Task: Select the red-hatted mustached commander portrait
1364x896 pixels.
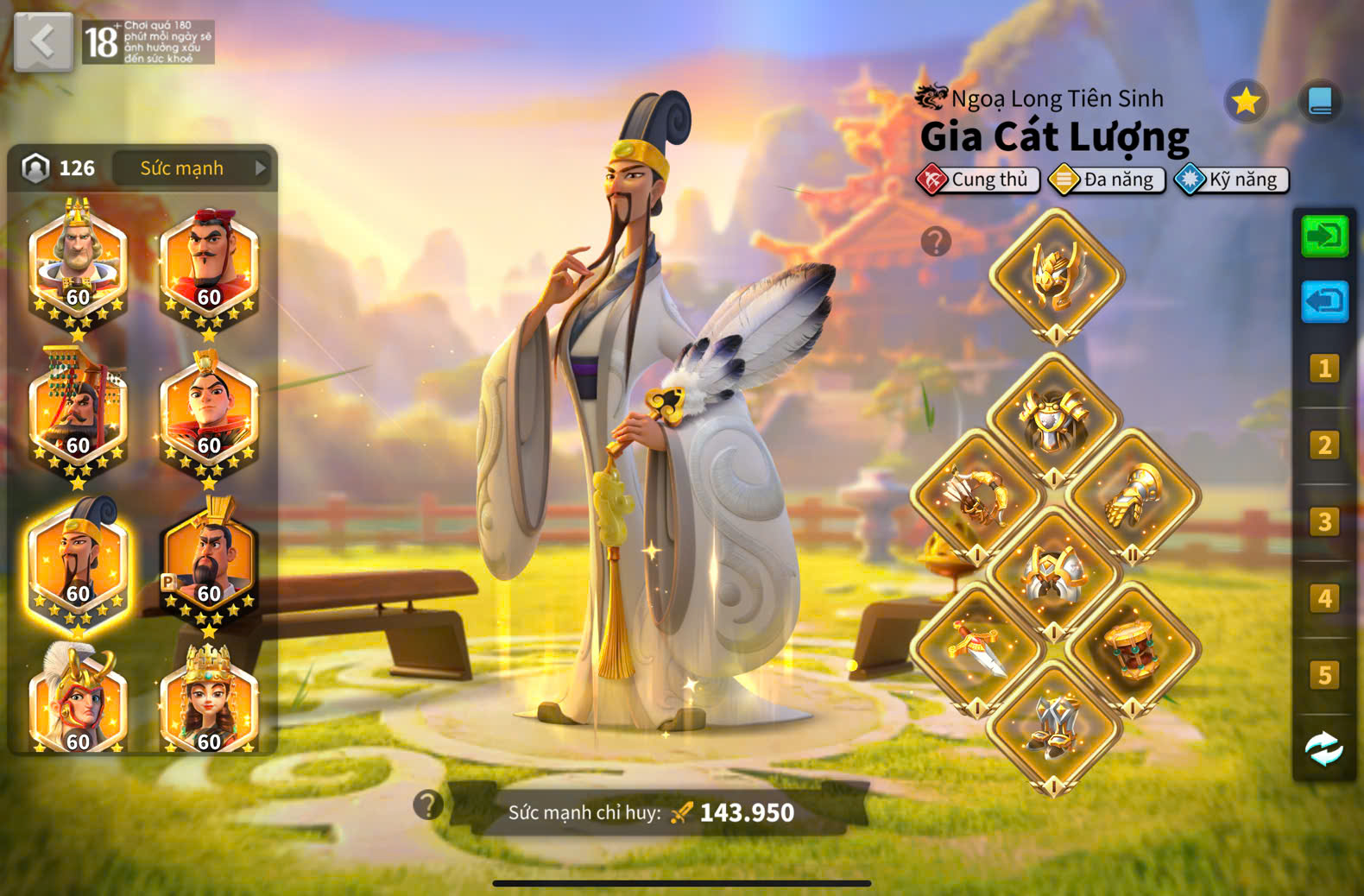Action: 209,263
